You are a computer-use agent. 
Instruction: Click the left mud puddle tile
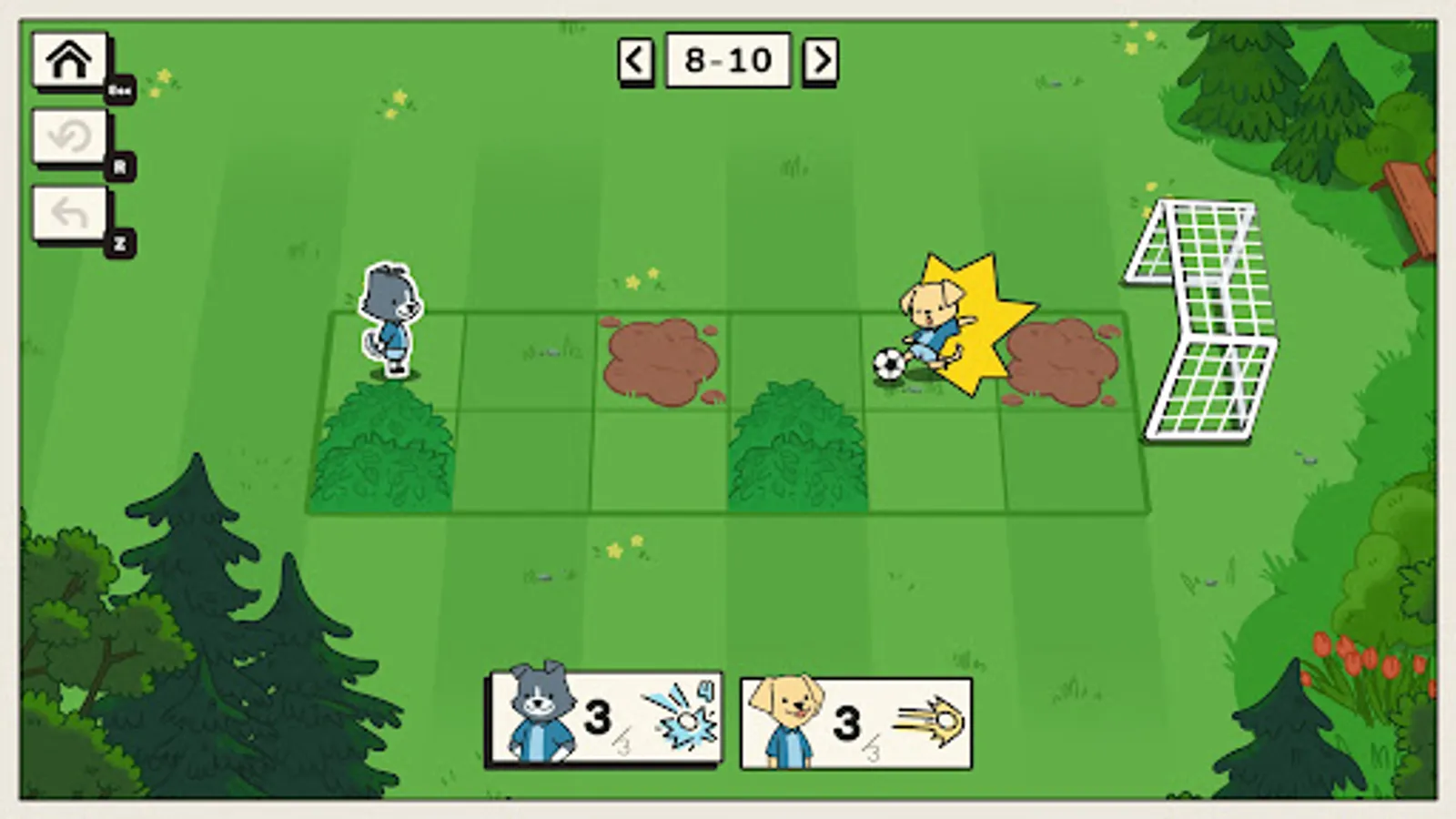(660, 359)
